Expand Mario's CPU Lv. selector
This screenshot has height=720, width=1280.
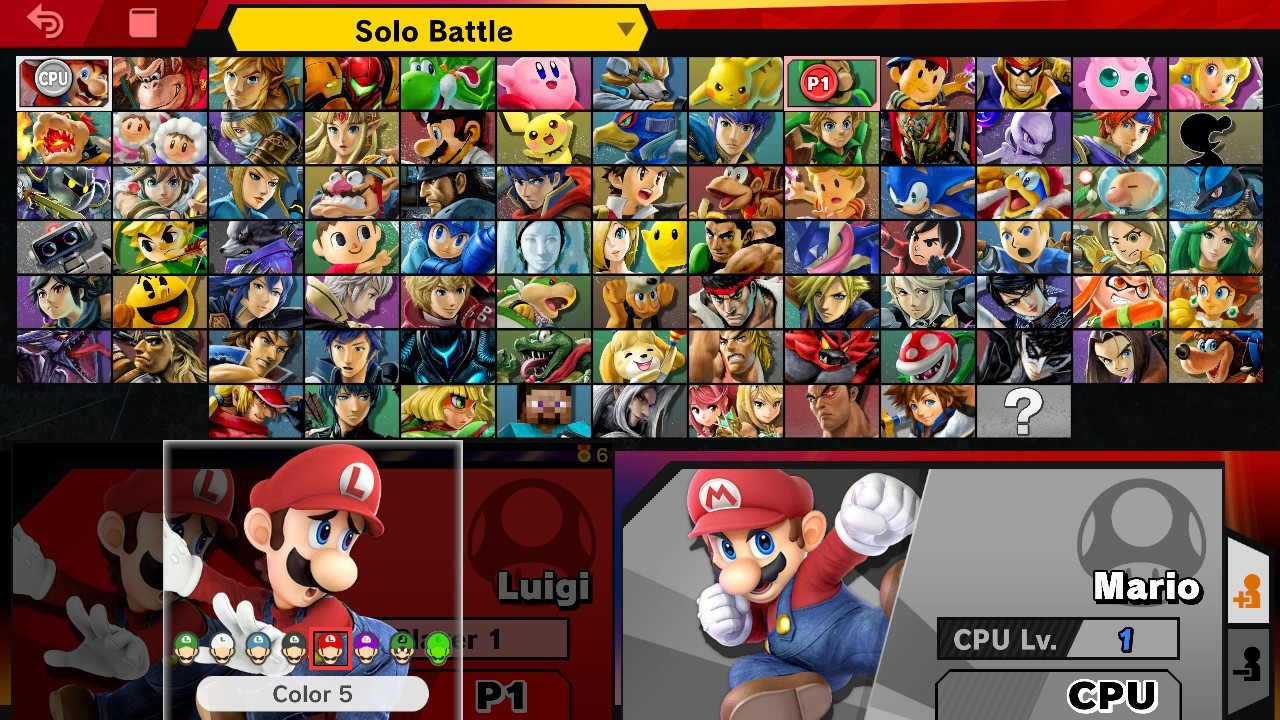1057,639
